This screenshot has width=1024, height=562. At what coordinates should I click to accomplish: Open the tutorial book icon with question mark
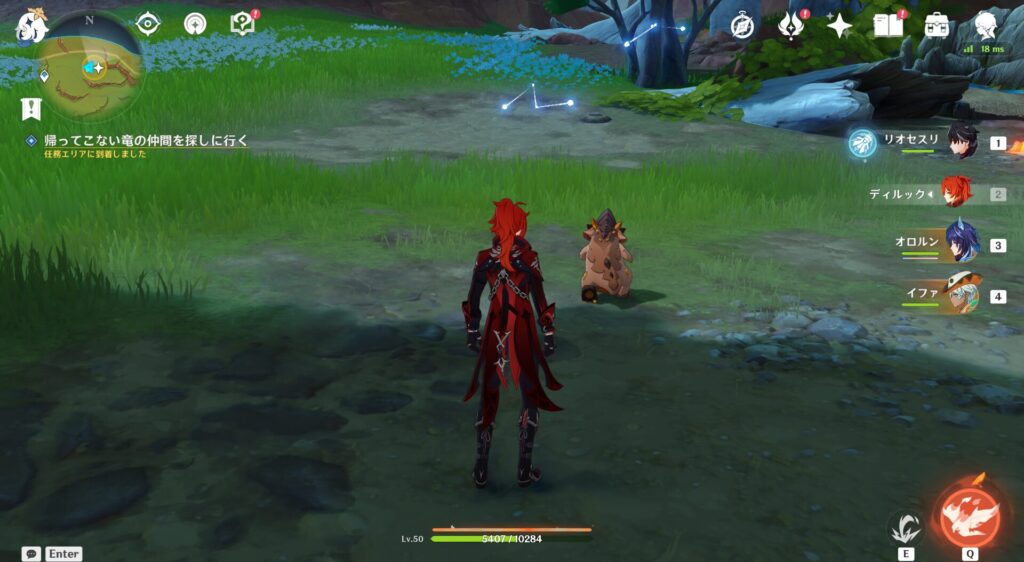pos(243,24)
